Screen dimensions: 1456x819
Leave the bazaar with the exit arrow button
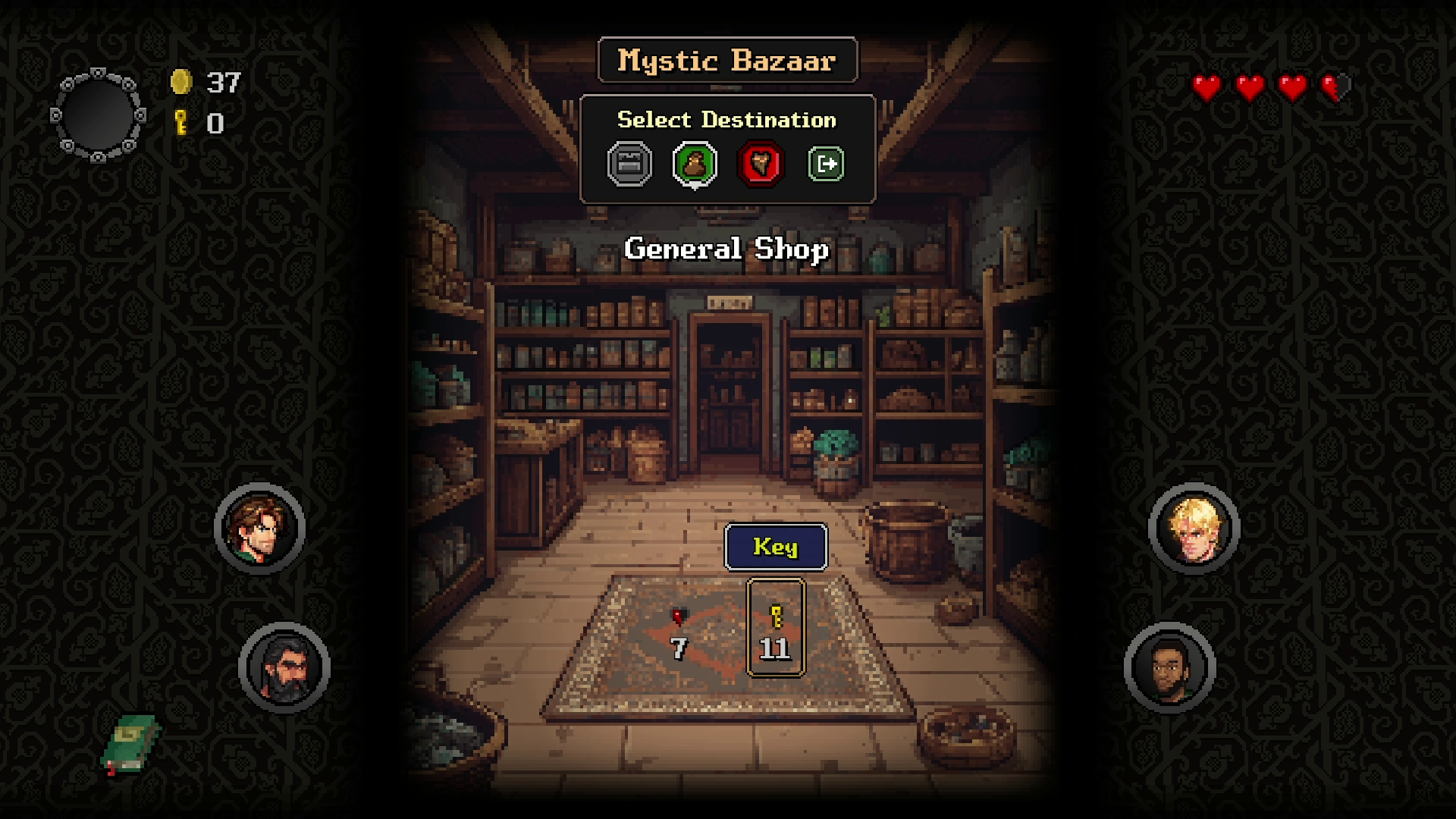[x=826, y=164]
